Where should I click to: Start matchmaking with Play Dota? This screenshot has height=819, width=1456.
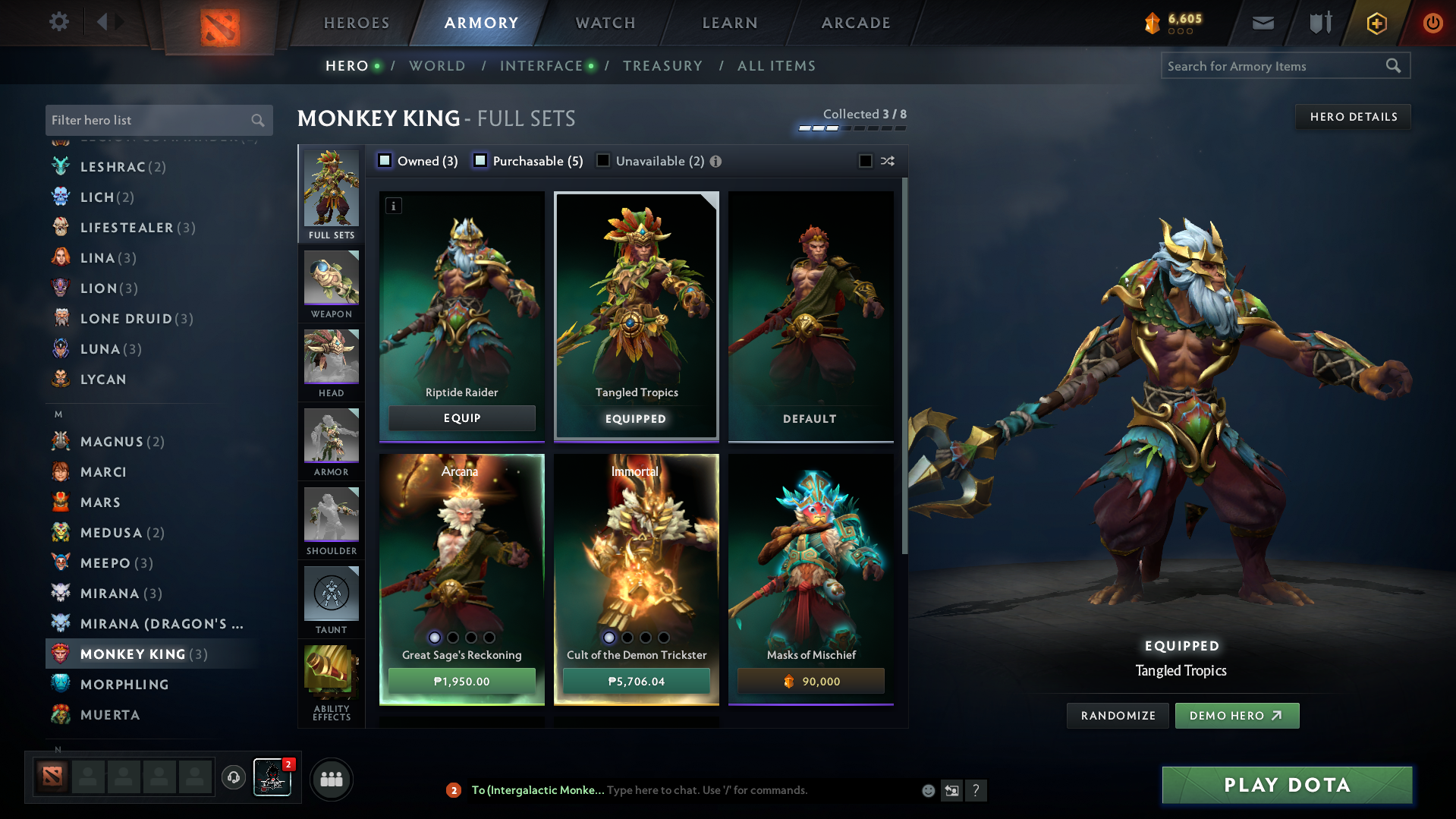1287,785
